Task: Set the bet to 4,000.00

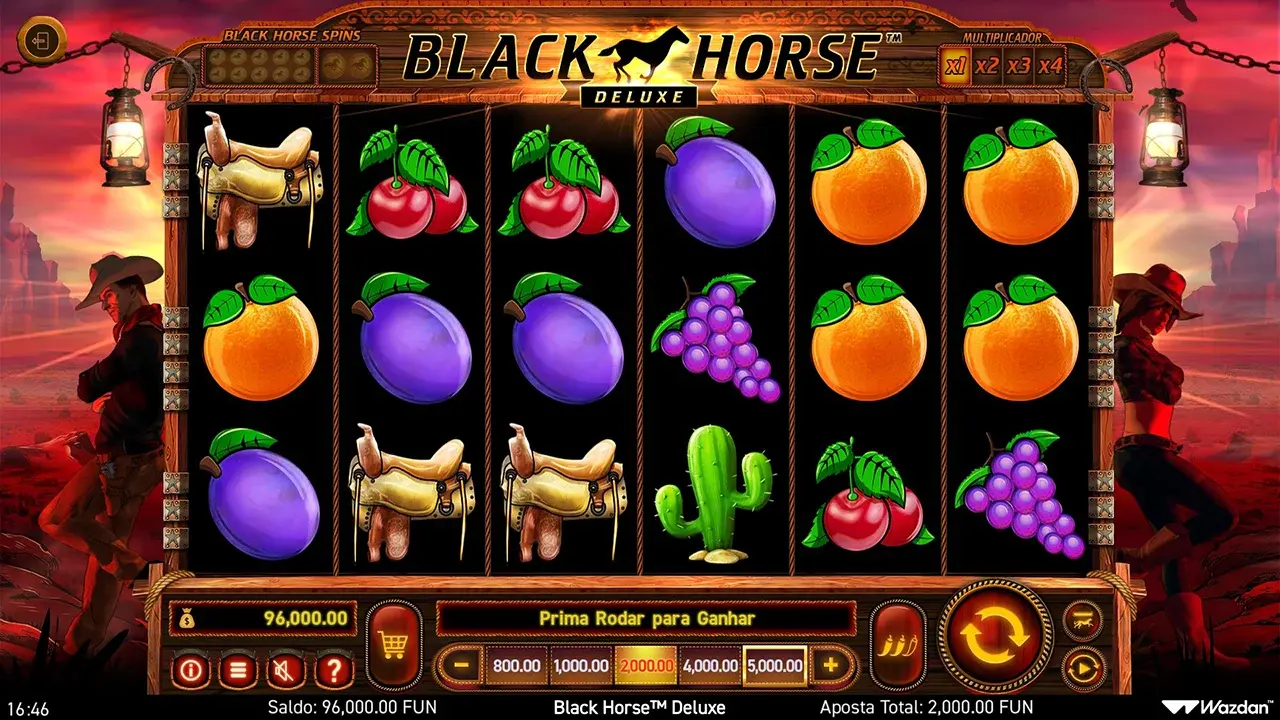Action: pyautogui.click(x=710, y=665)
